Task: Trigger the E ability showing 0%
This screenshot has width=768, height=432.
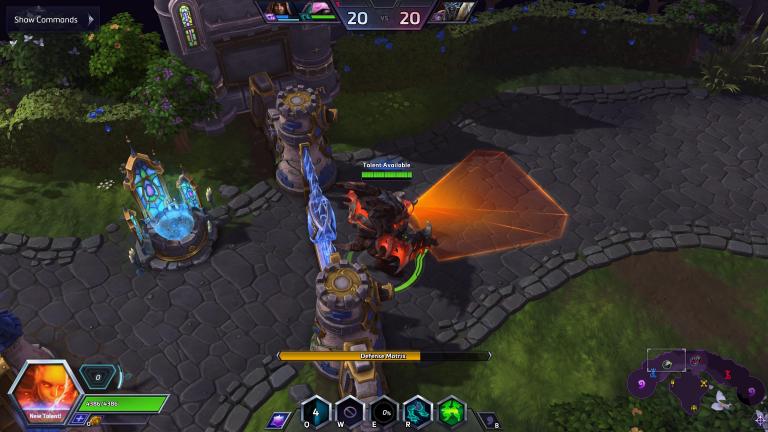Action: click(x=383, y=412)
